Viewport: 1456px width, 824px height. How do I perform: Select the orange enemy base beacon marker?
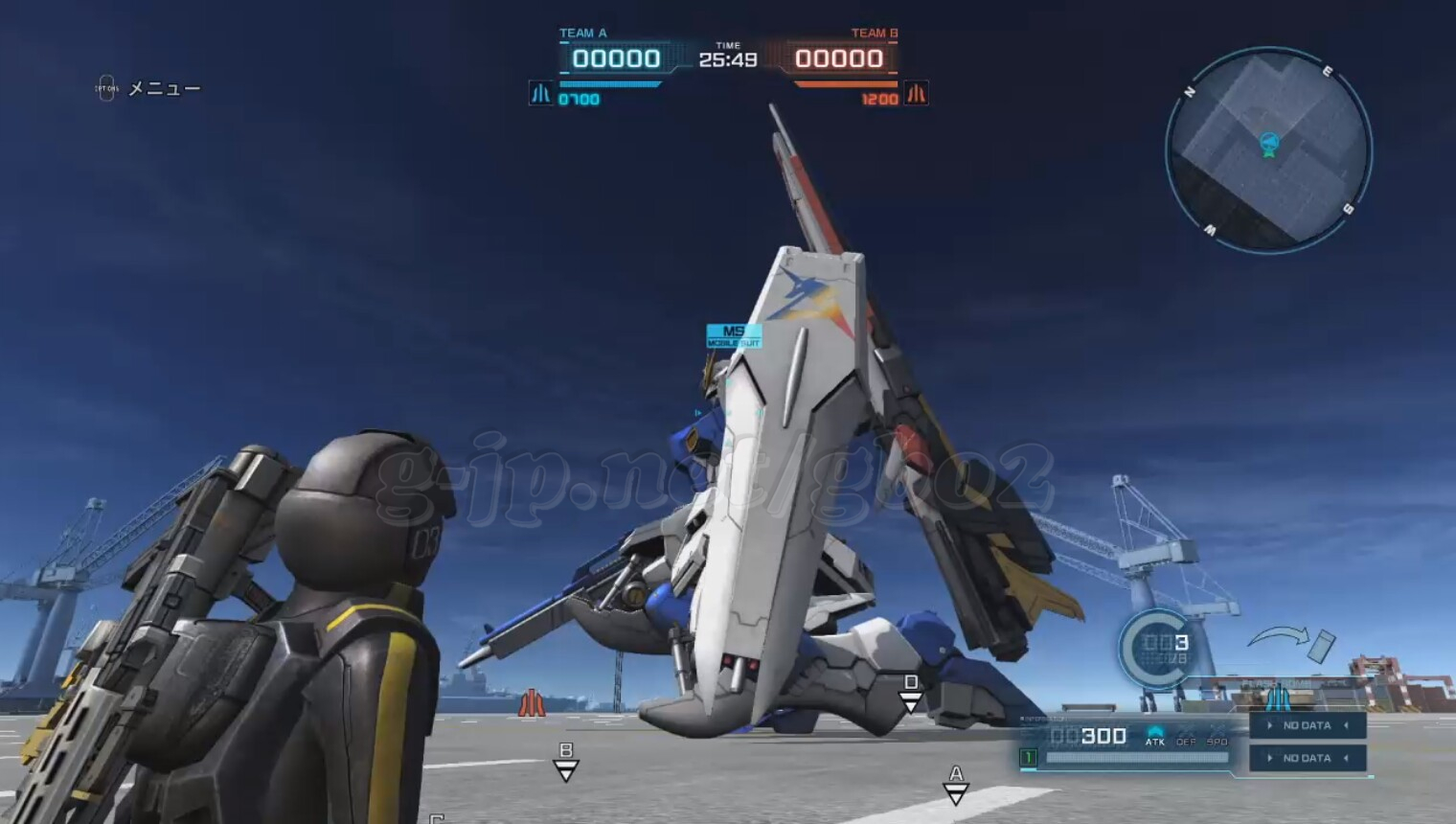(532, 703)
